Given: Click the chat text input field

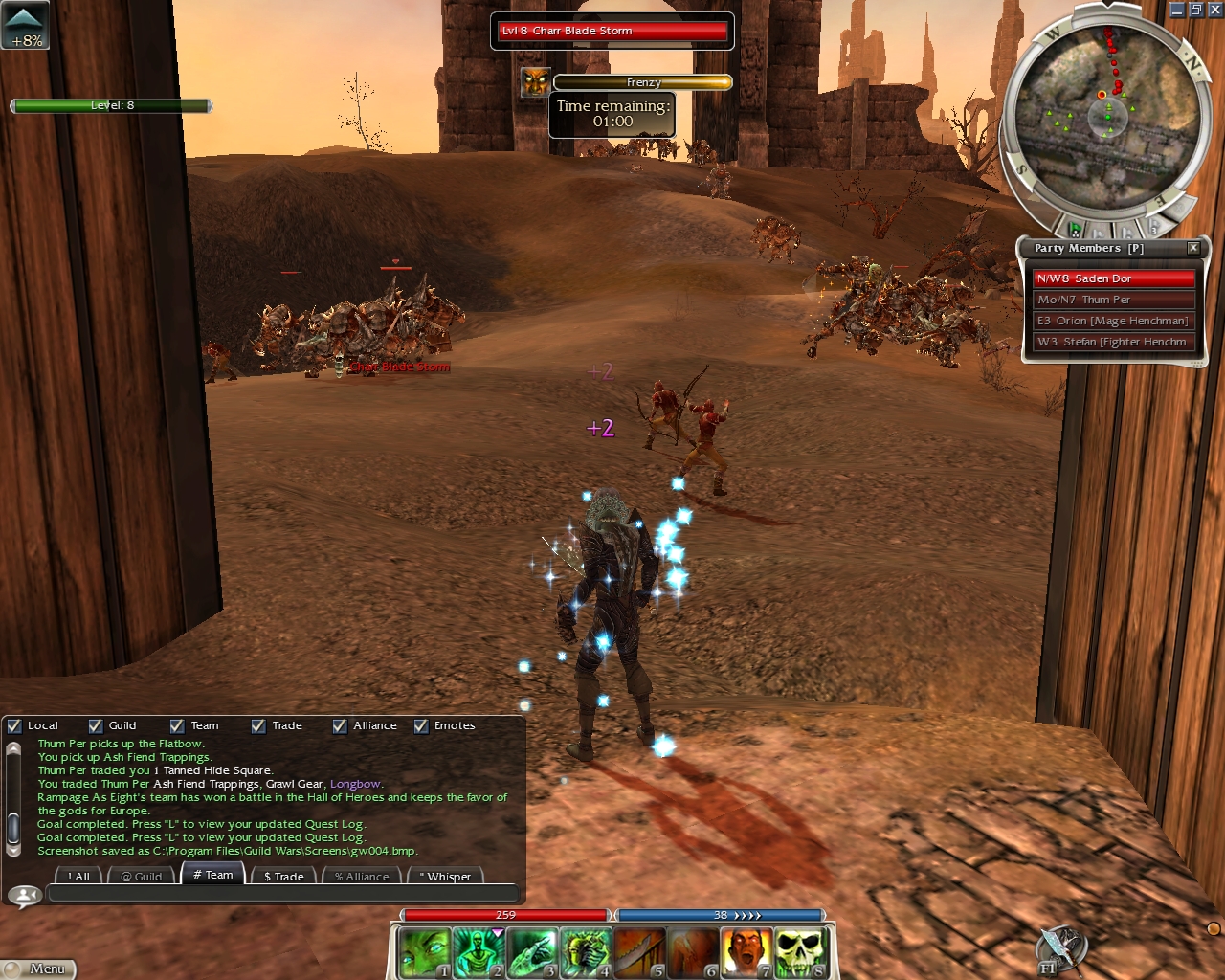Looking at the screenshot, I should coord(282,894).
